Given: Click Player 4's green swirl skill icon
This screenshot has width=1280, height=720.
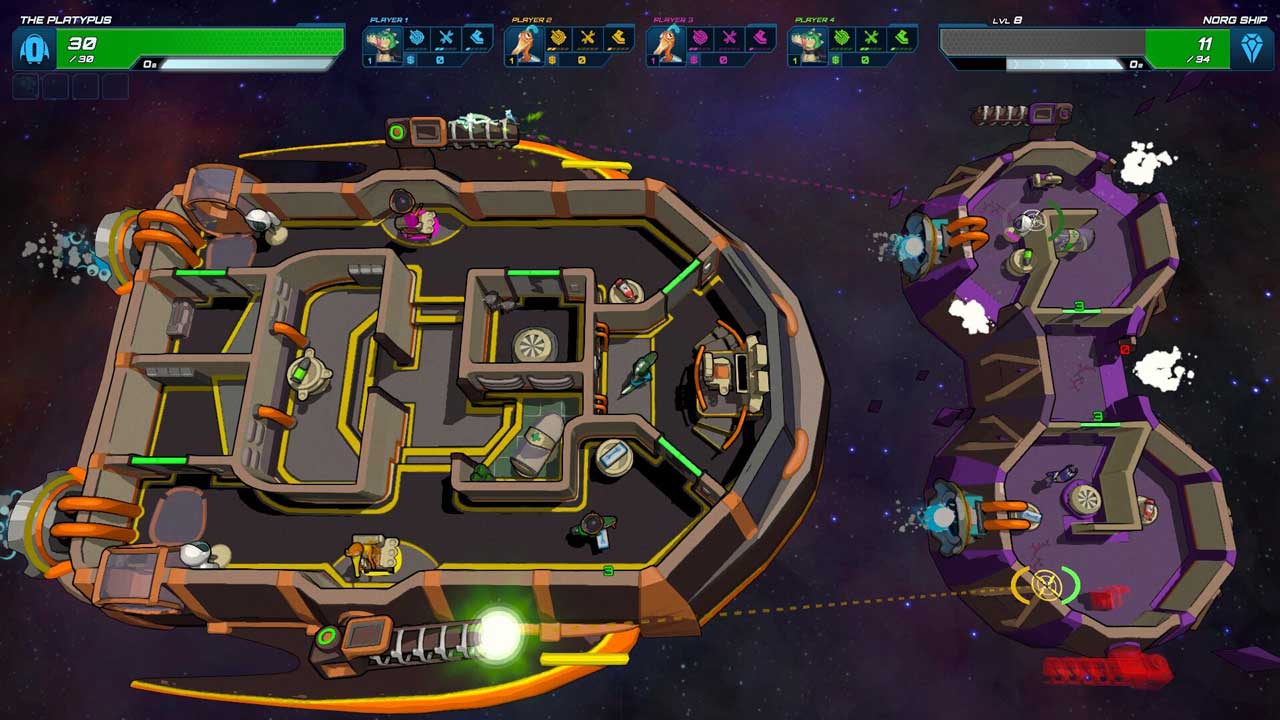Looking at the screenshot, I should click(x=842, y=38).
